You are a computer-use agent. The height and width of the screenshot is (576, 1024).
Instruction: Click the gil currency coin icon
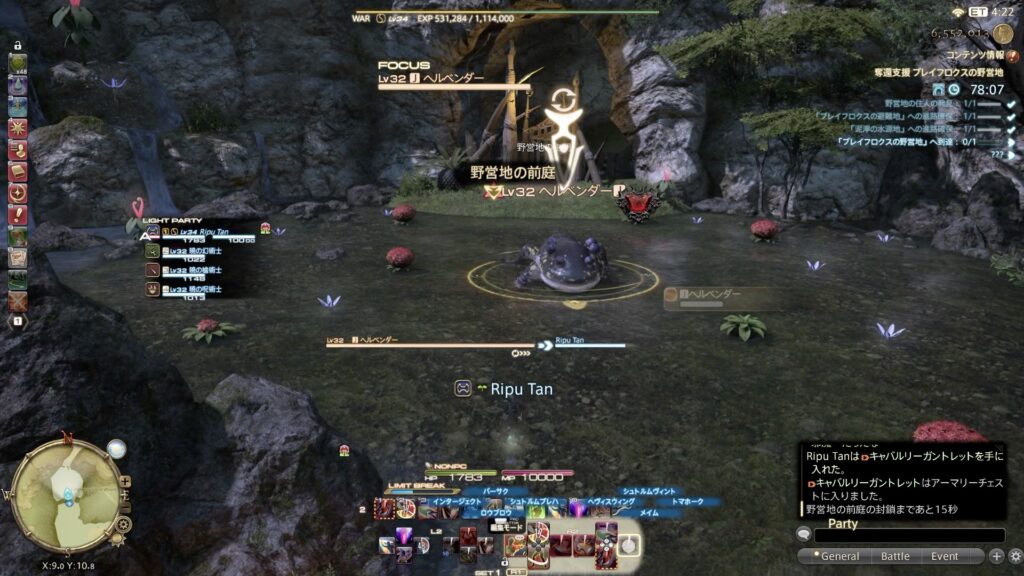[x=1002, y=33]
